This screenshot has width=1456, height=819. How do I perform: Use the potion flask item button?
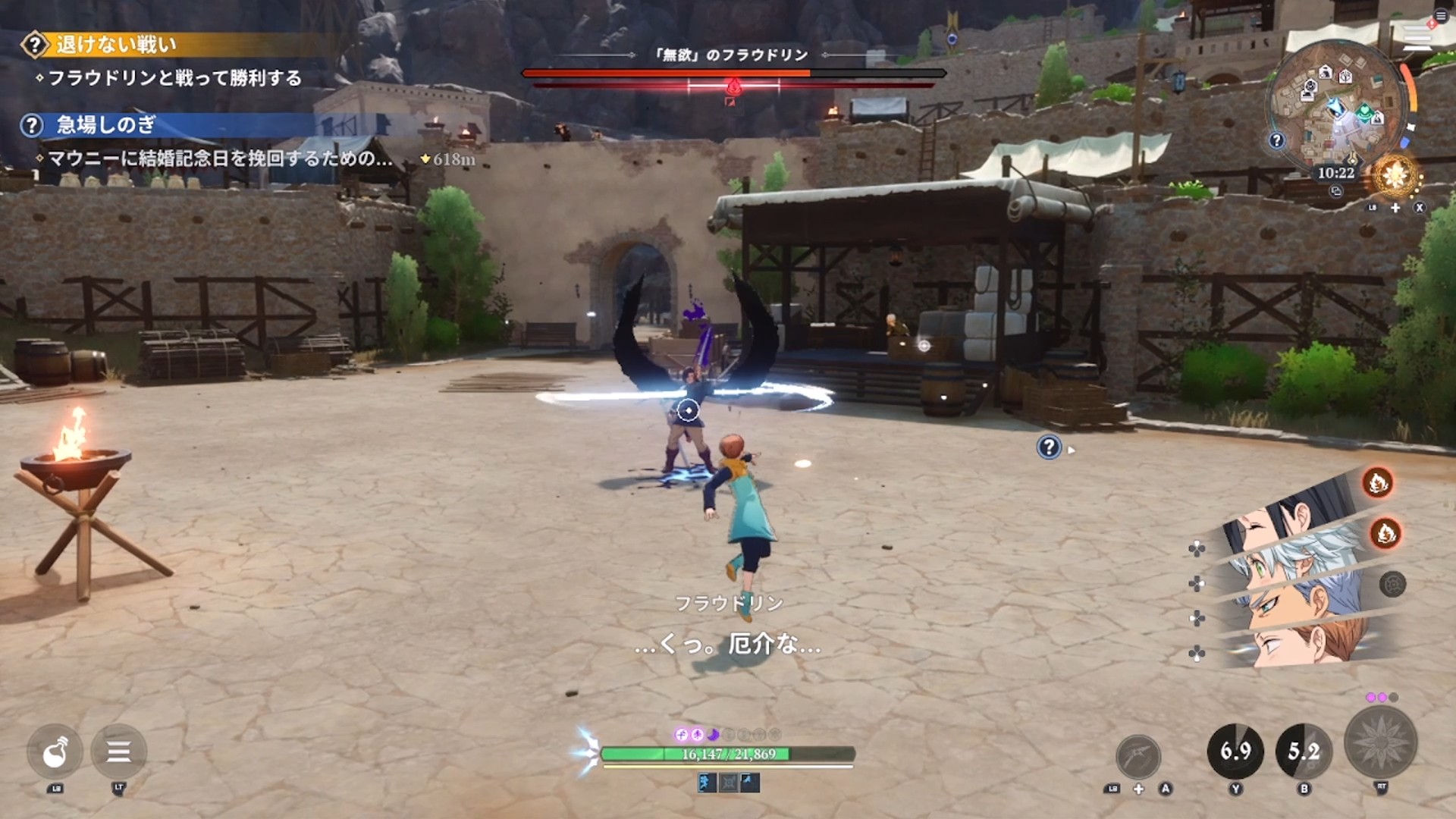click(x=55, y=752)
